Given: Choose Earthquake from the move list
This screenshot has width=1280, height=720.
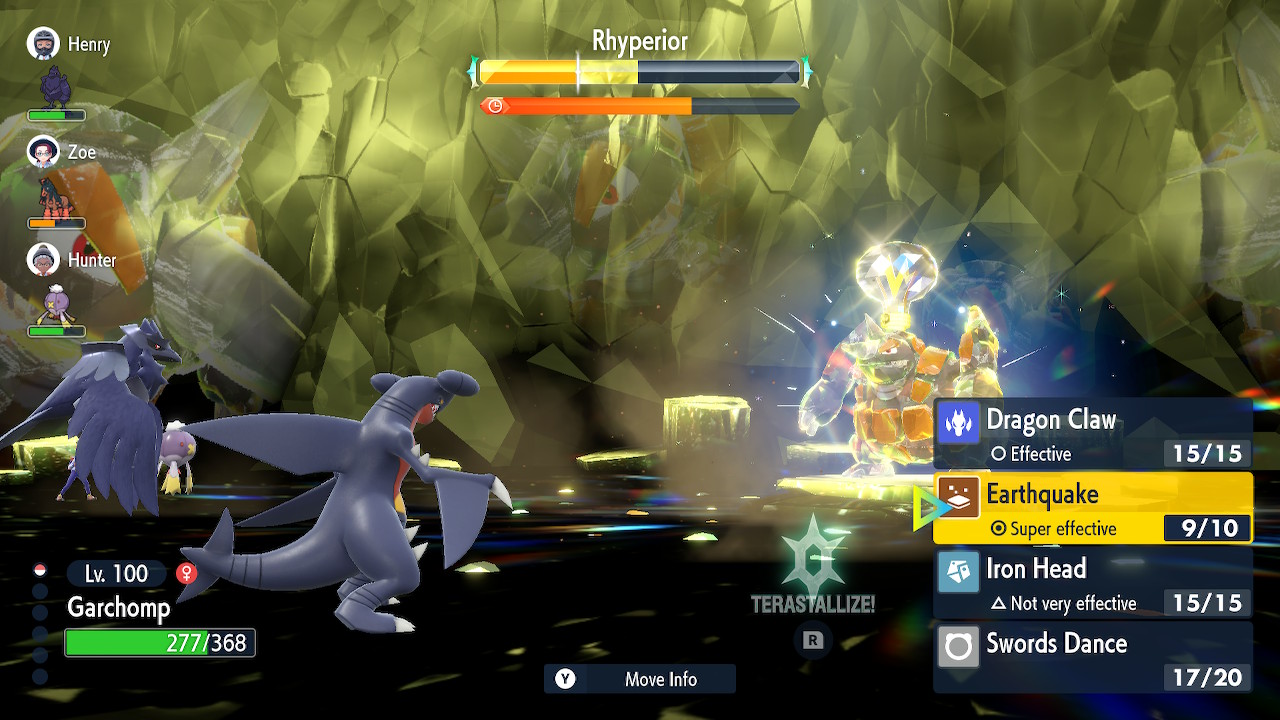Looking at the screenshot, I should 1092,508.
